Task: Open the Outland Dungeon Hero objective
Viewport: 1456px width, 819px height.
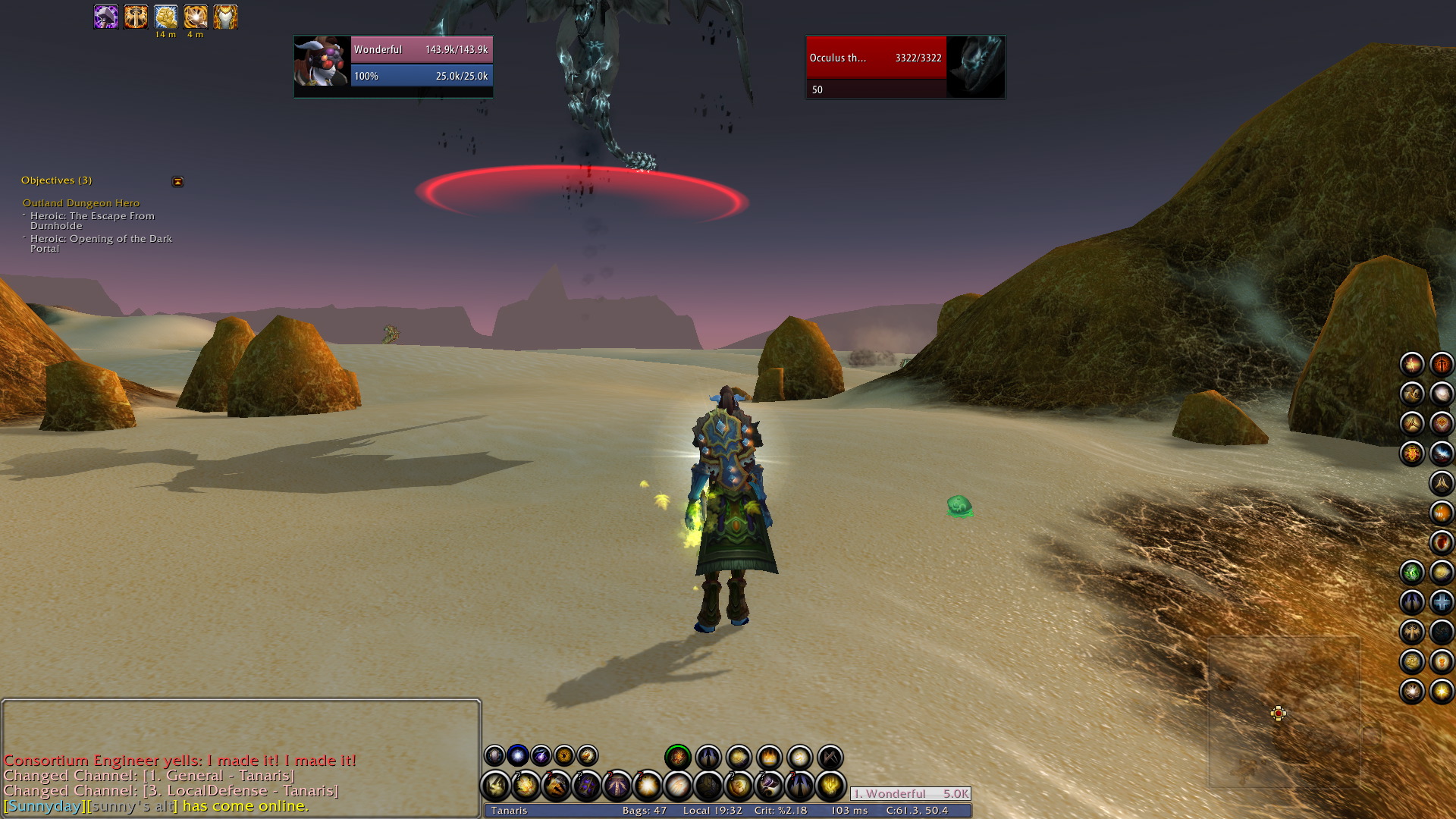Action: point(81,203)
